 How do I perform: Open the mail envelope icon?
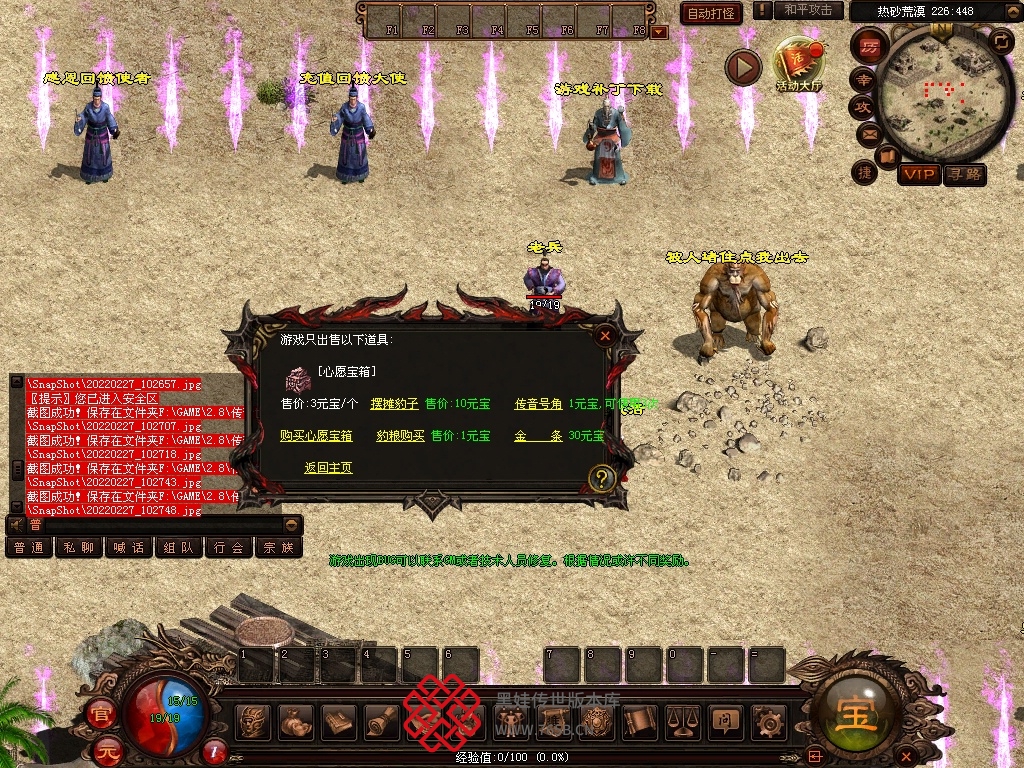pyautogui.click(x=867, y=133)
